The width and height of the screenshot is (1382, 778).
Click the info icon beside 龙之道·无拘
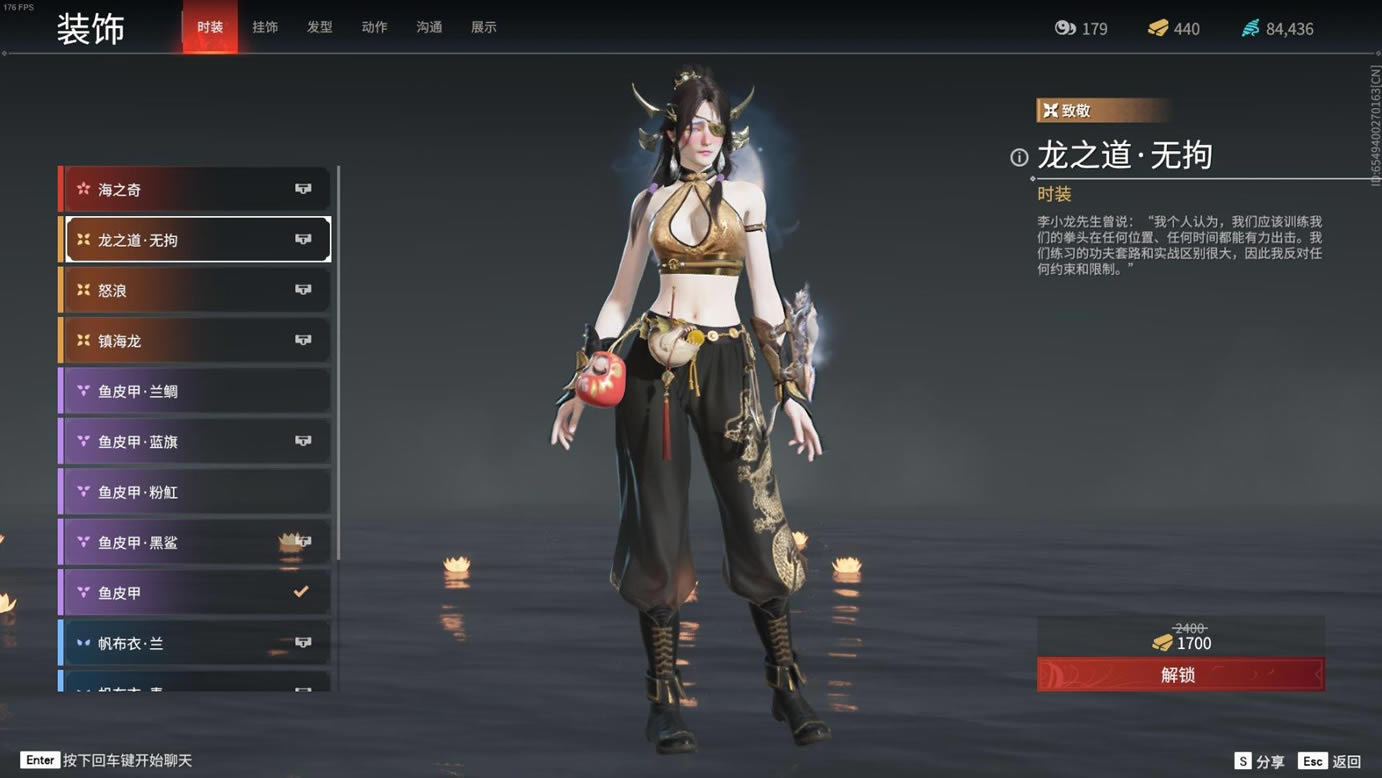point(1019,157)
